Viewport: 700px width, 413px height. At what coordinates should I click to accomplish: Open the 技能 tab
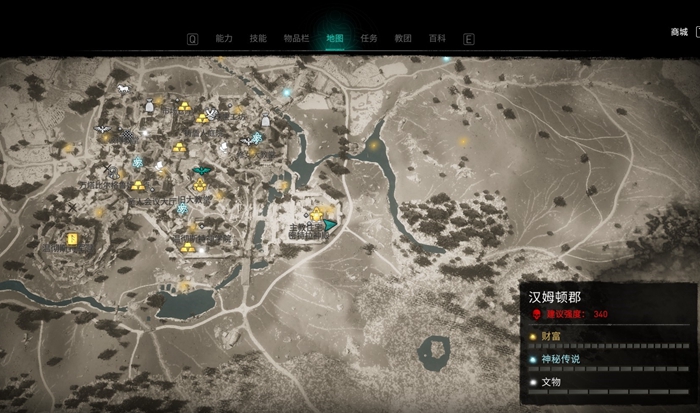(x=258, y=39)
